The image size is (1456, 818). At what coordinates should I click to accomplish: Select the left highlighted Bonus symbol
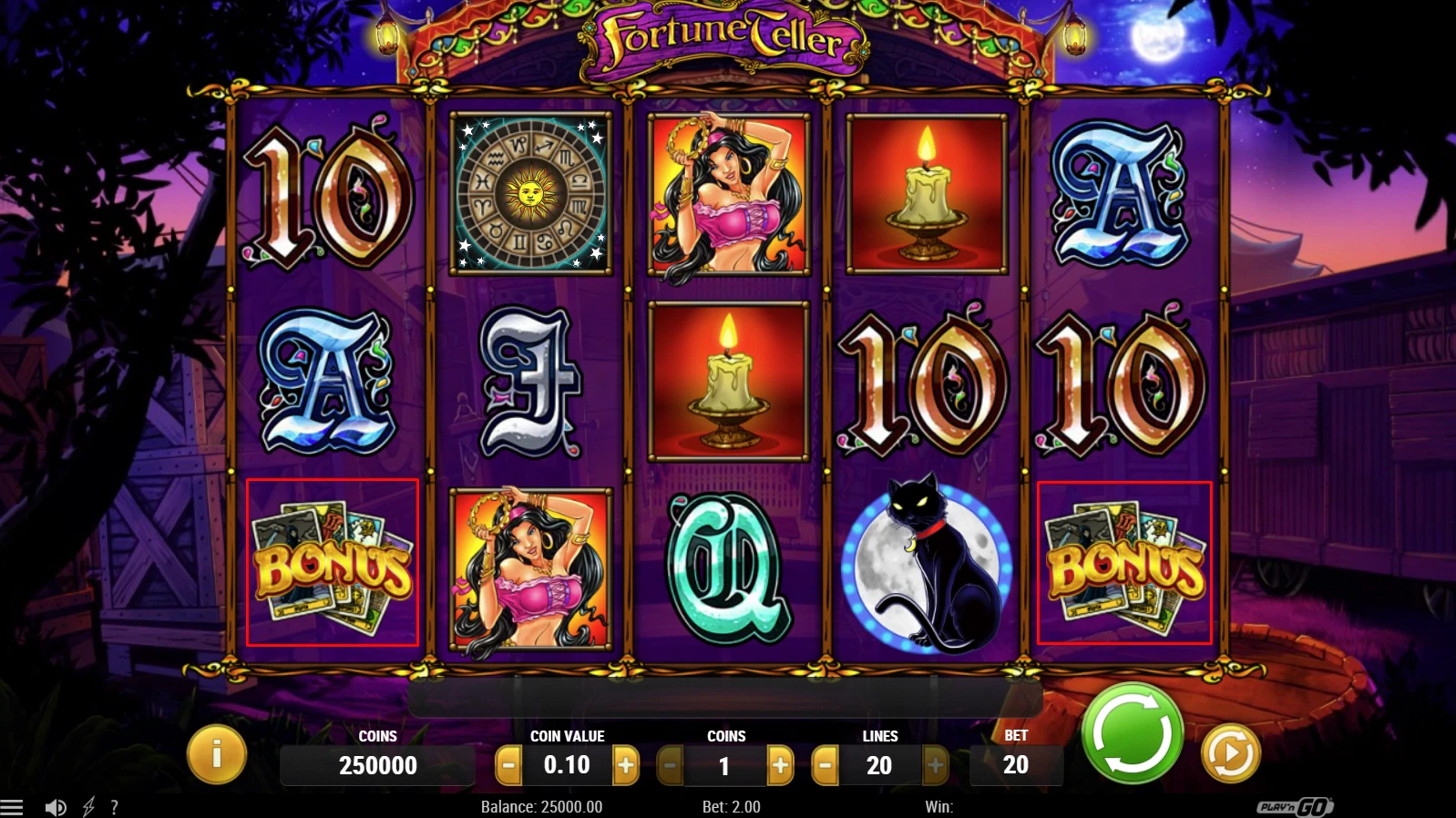pyautogui.click(x=333, y=563)
